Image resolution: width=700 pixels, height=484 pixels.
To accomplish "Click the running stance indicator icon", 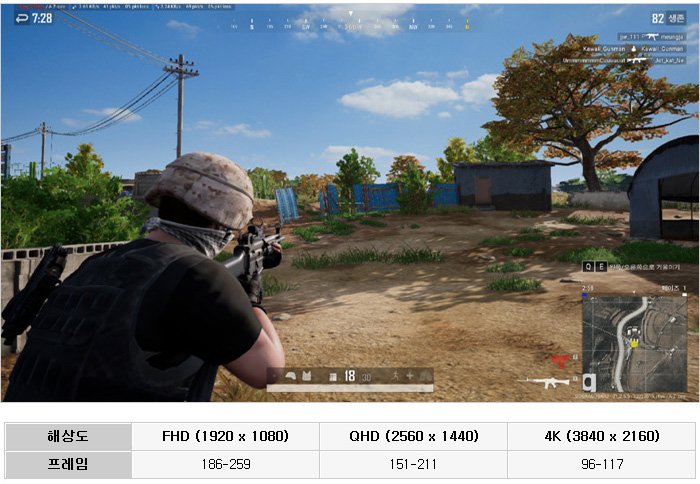I will tap(396, 376).
